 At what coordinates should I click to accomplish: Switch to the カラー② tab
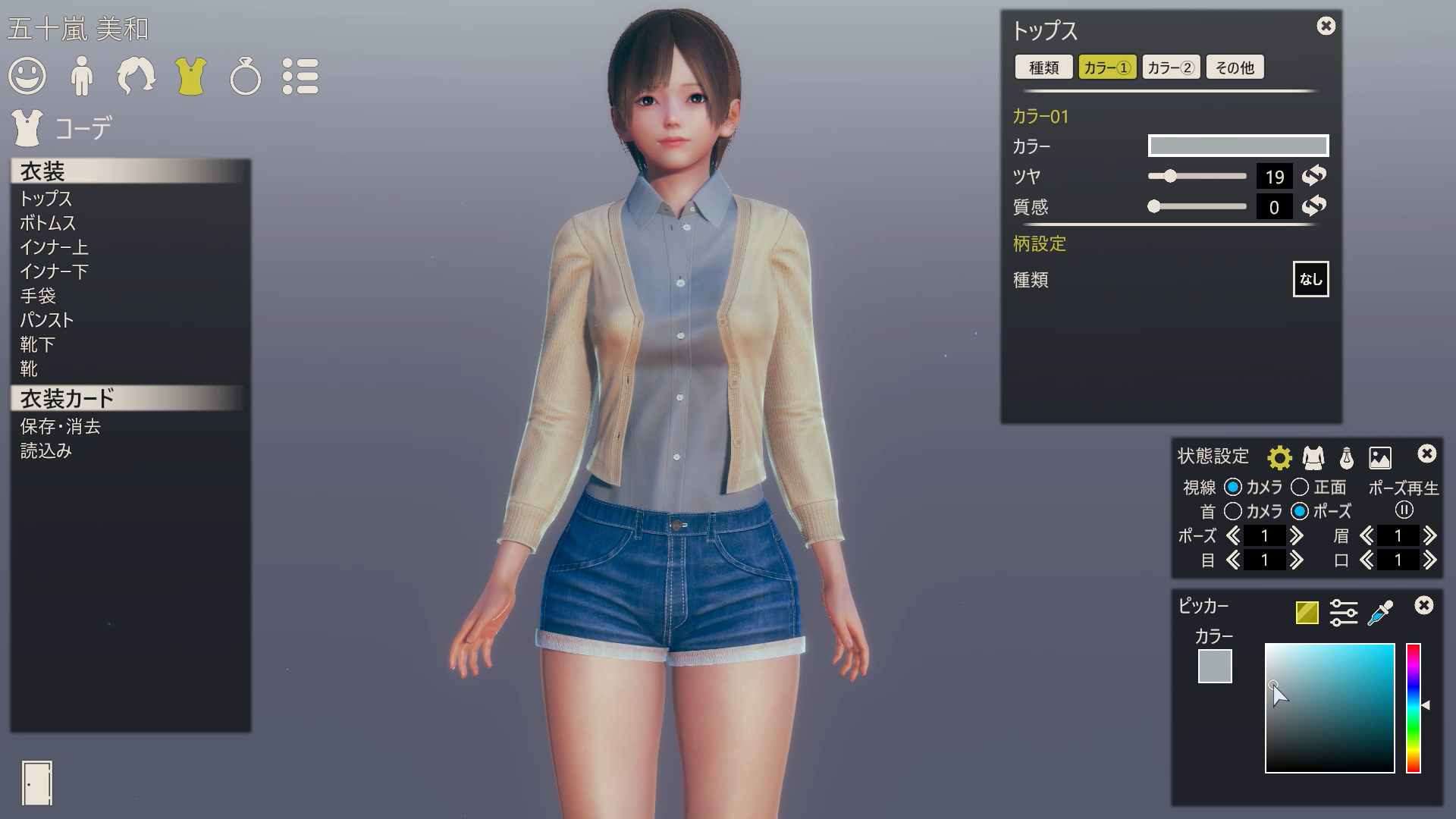(1170, 67)
